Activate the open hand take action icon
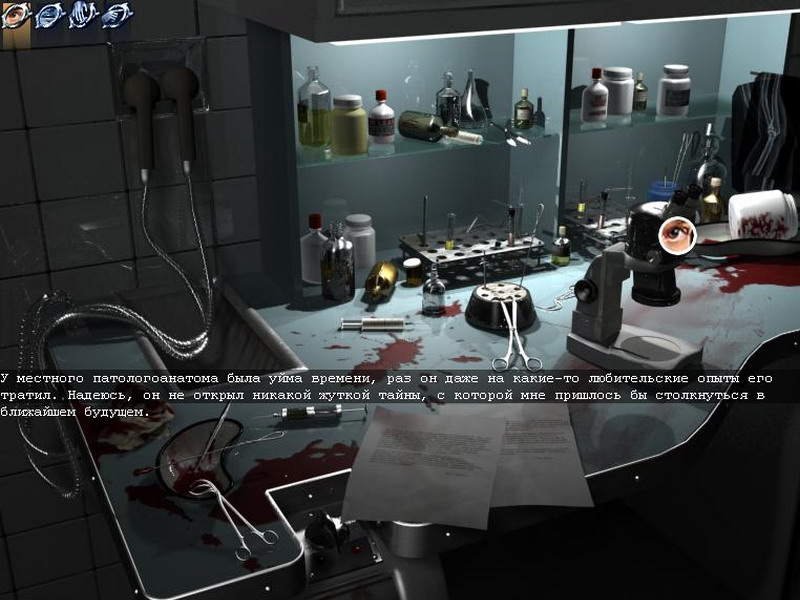This screenshot has width=800, height=600. click(x=82, y=15)
